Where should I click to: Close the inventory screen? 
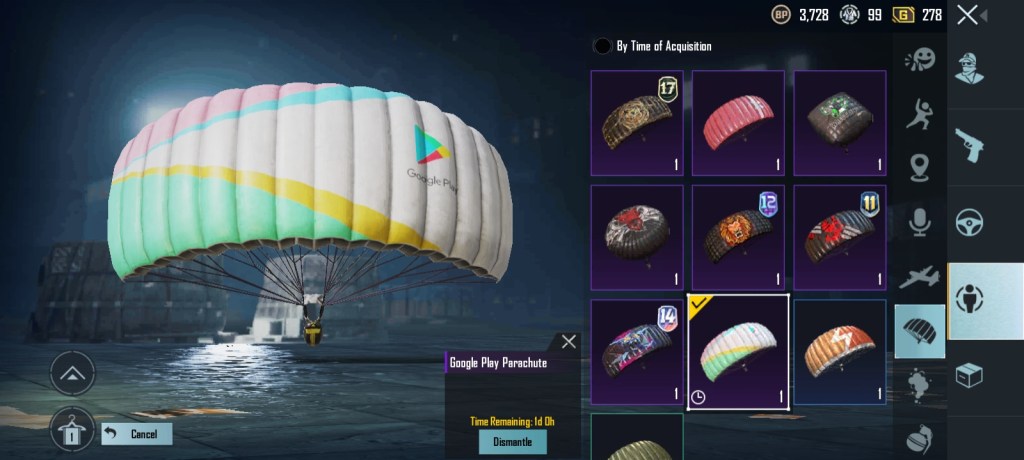967,15
